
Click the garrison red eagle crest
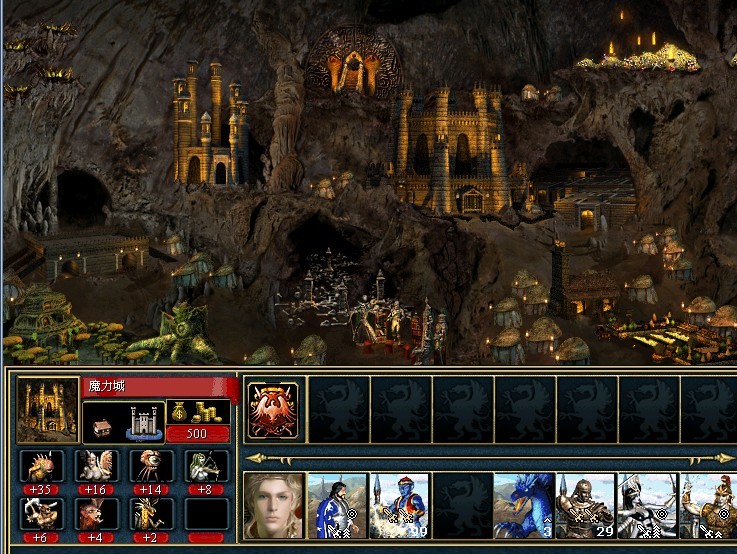tap(274, 409)
